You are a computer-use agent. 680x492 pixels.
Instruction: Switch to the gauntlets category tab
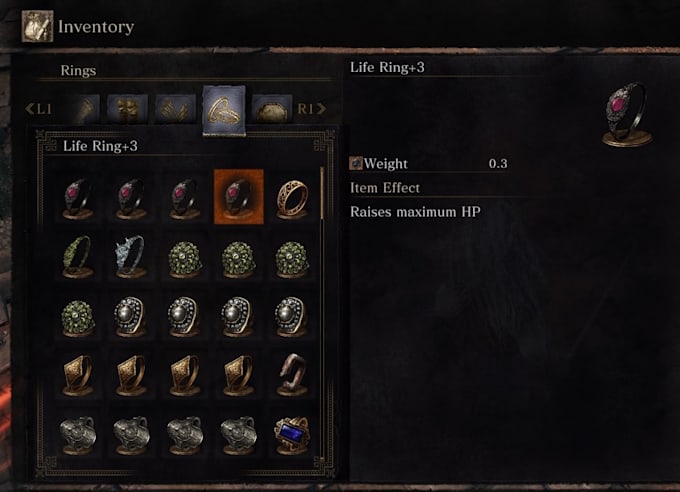(85, 108)
